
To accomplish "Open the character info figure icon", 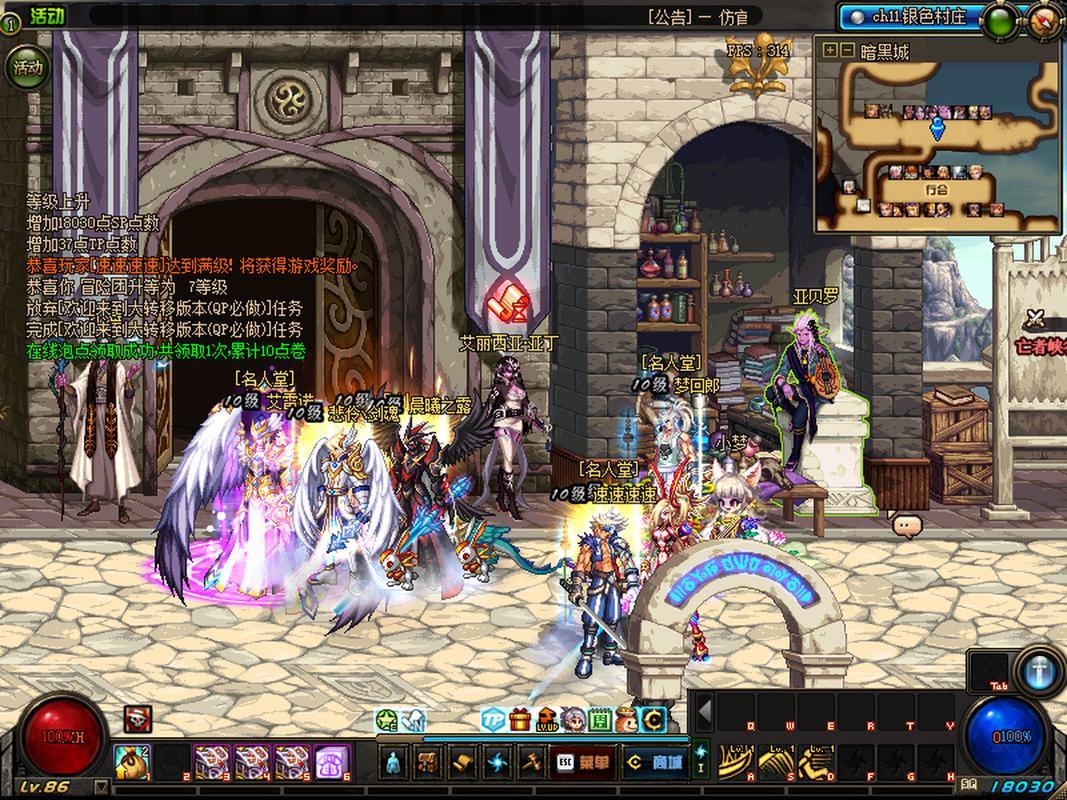I will (x=394, y=762).
